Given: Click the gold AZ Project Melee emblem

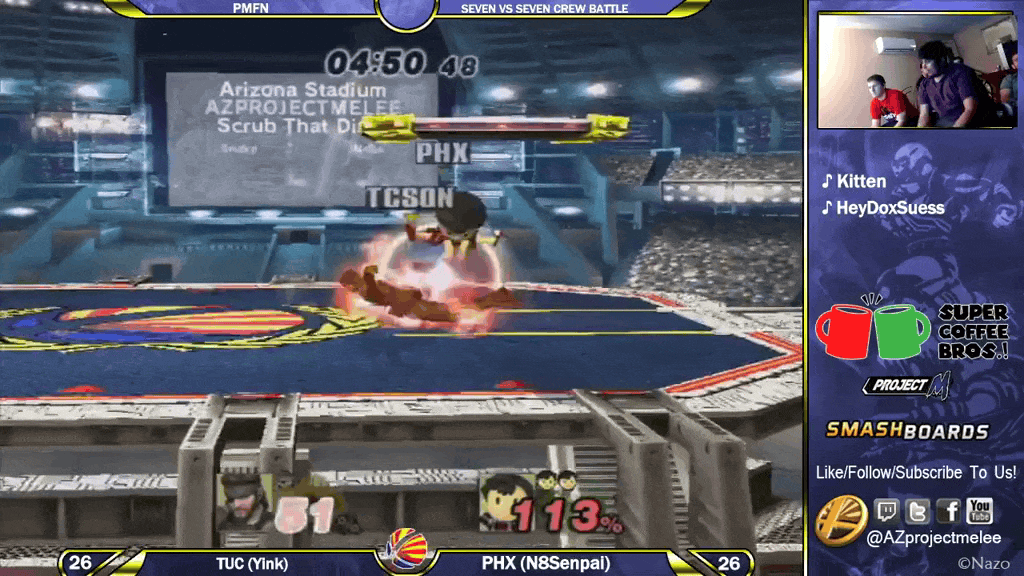Looking at the screenshot, I should (x=840, y=520).
